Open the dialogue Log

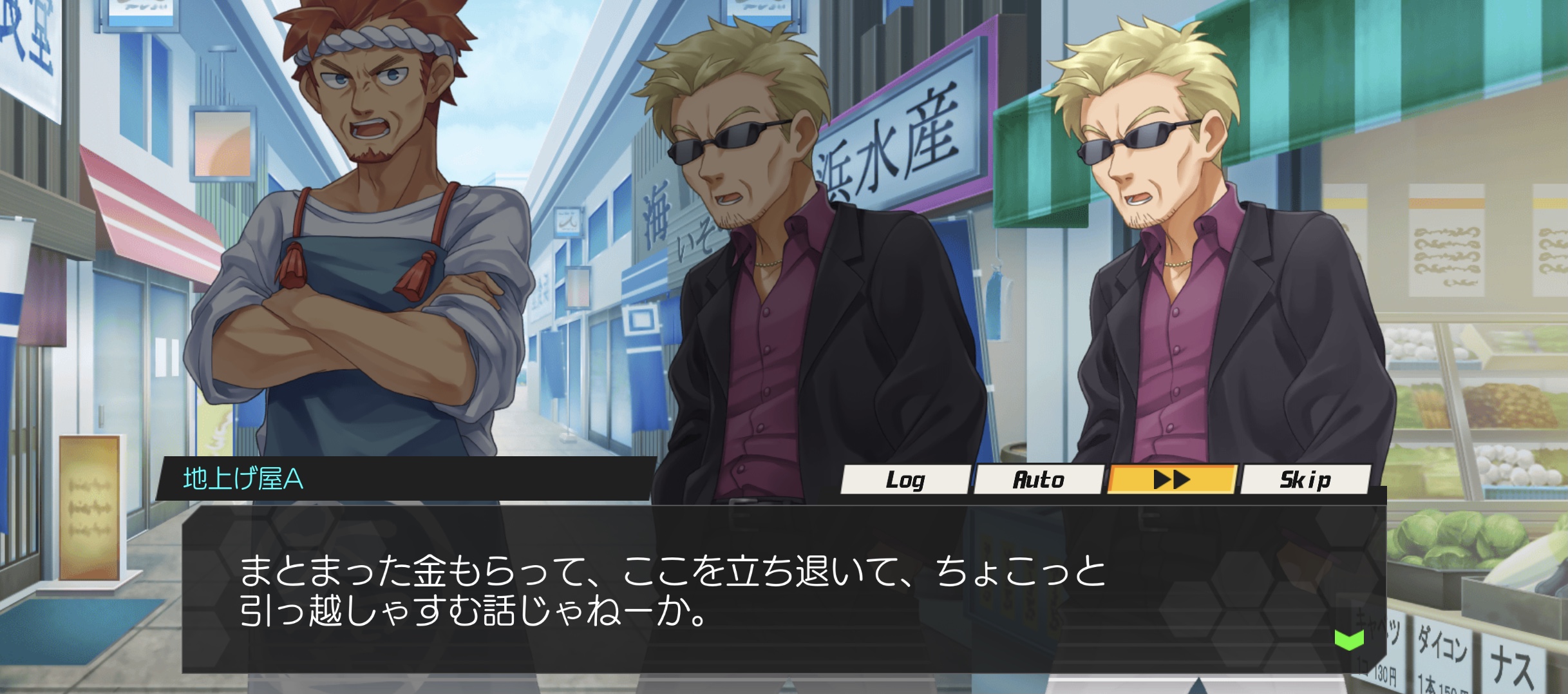click(905, 479)
